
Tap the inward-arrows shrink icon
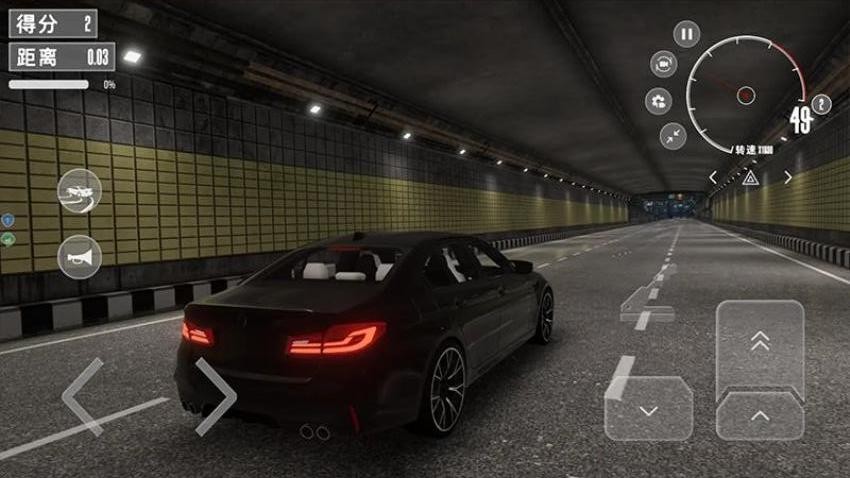click(x=673, y=135)
